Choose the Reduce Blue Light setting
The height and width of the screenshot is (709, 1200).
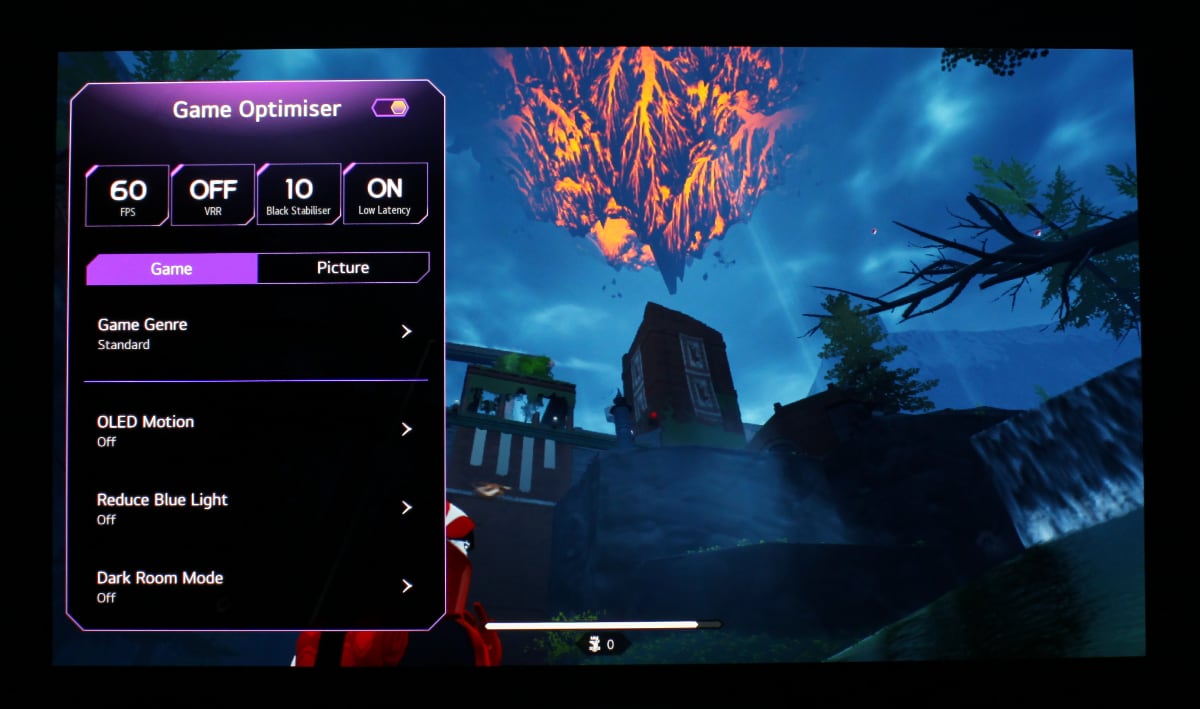(255, 508)
